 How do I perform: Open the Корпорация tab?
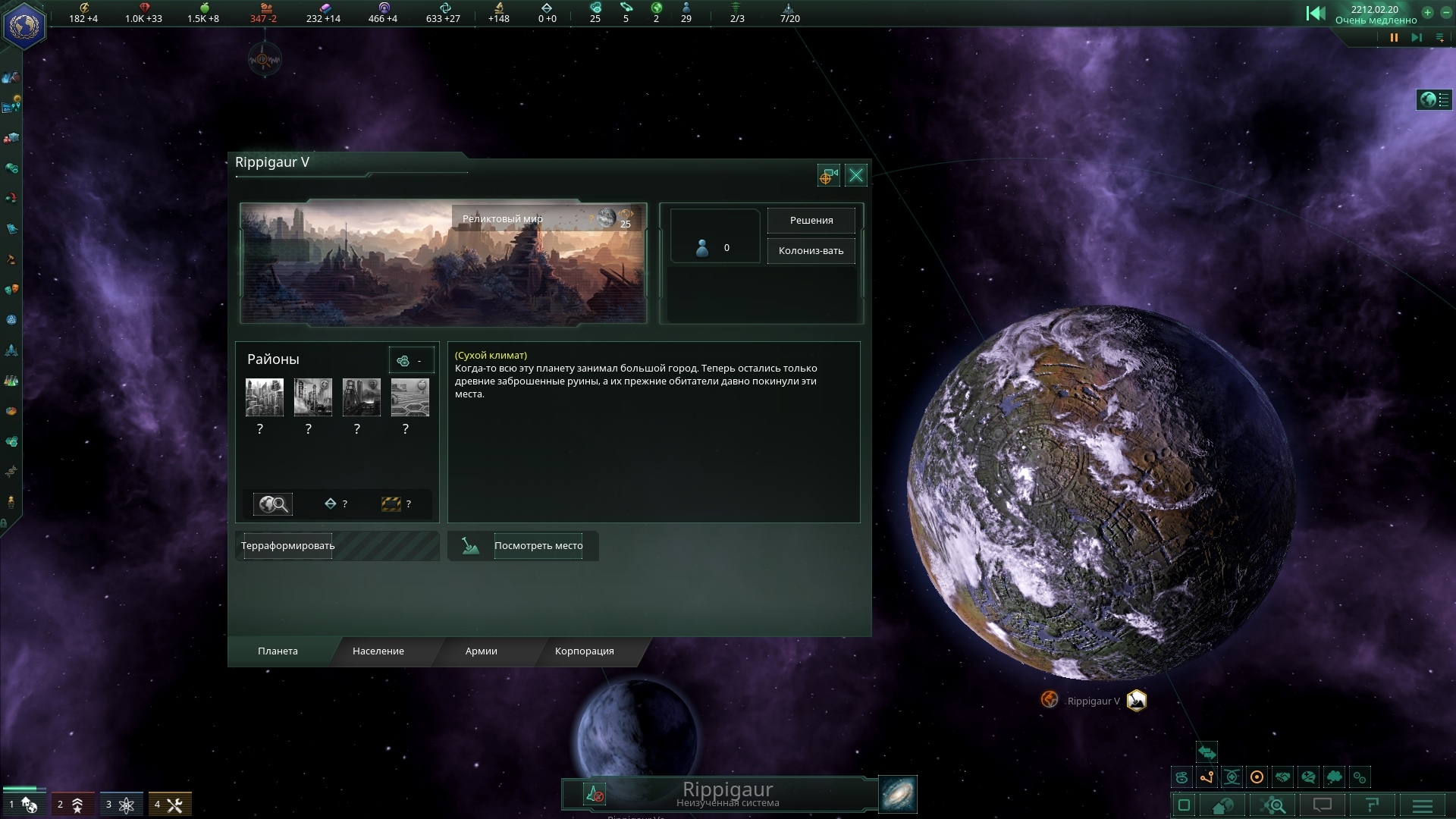click(584, 651)
